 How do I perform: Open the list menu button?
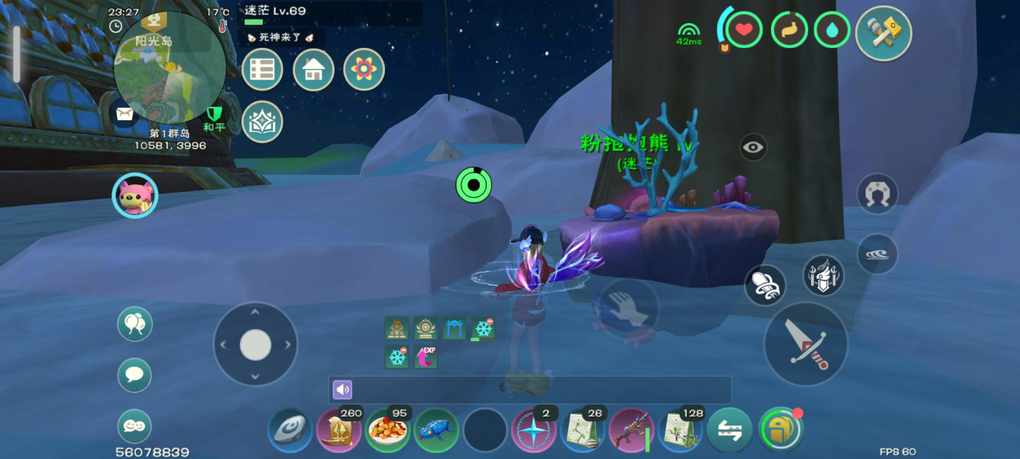262,70
